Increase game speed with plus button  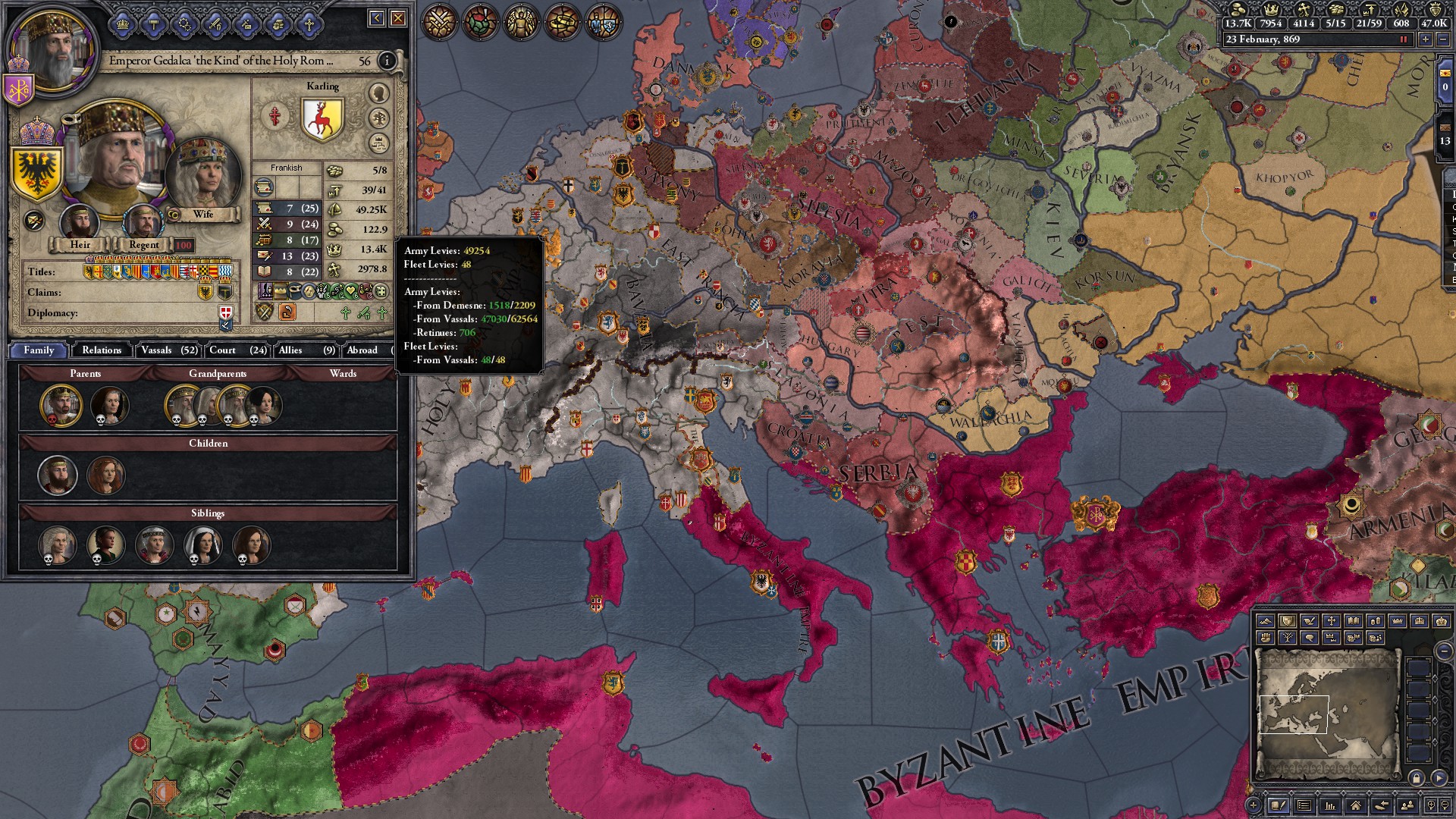[1426, 39]
